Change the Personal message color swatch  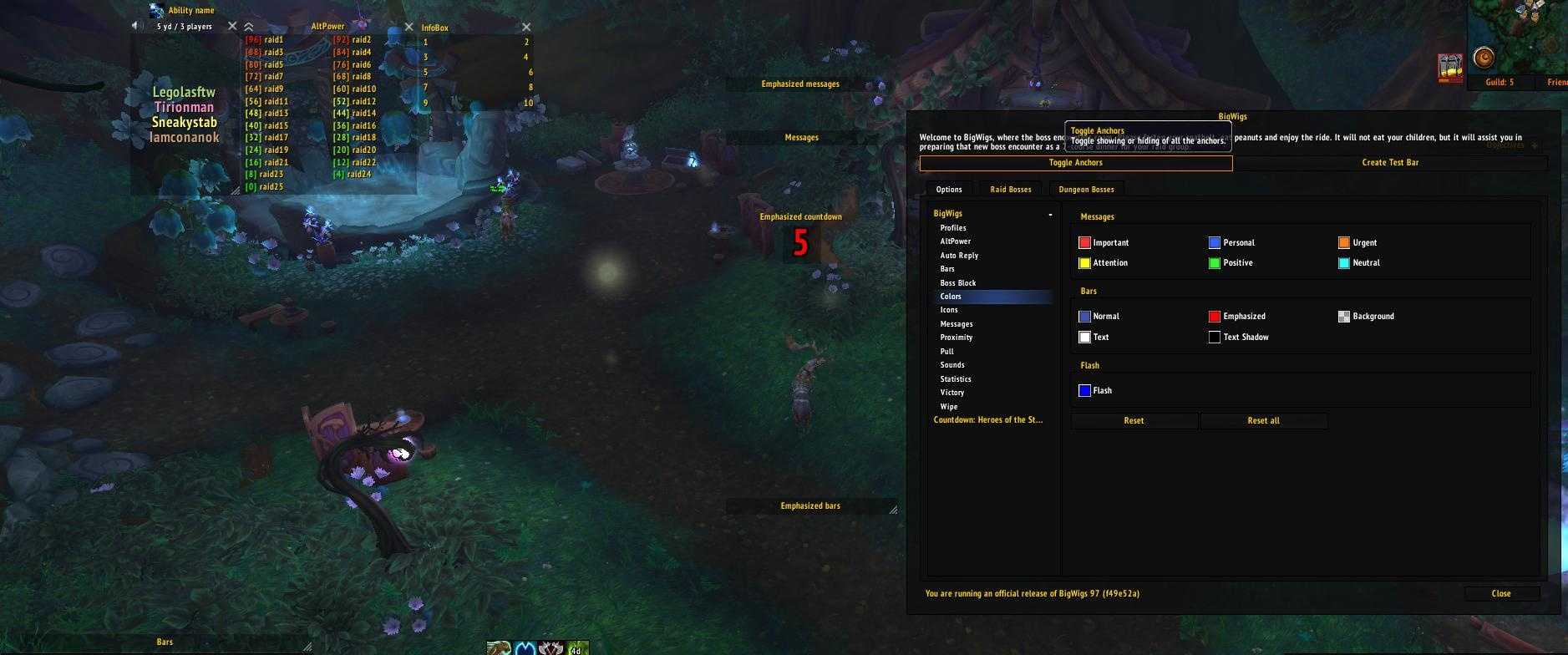[x=1214, y=243]
